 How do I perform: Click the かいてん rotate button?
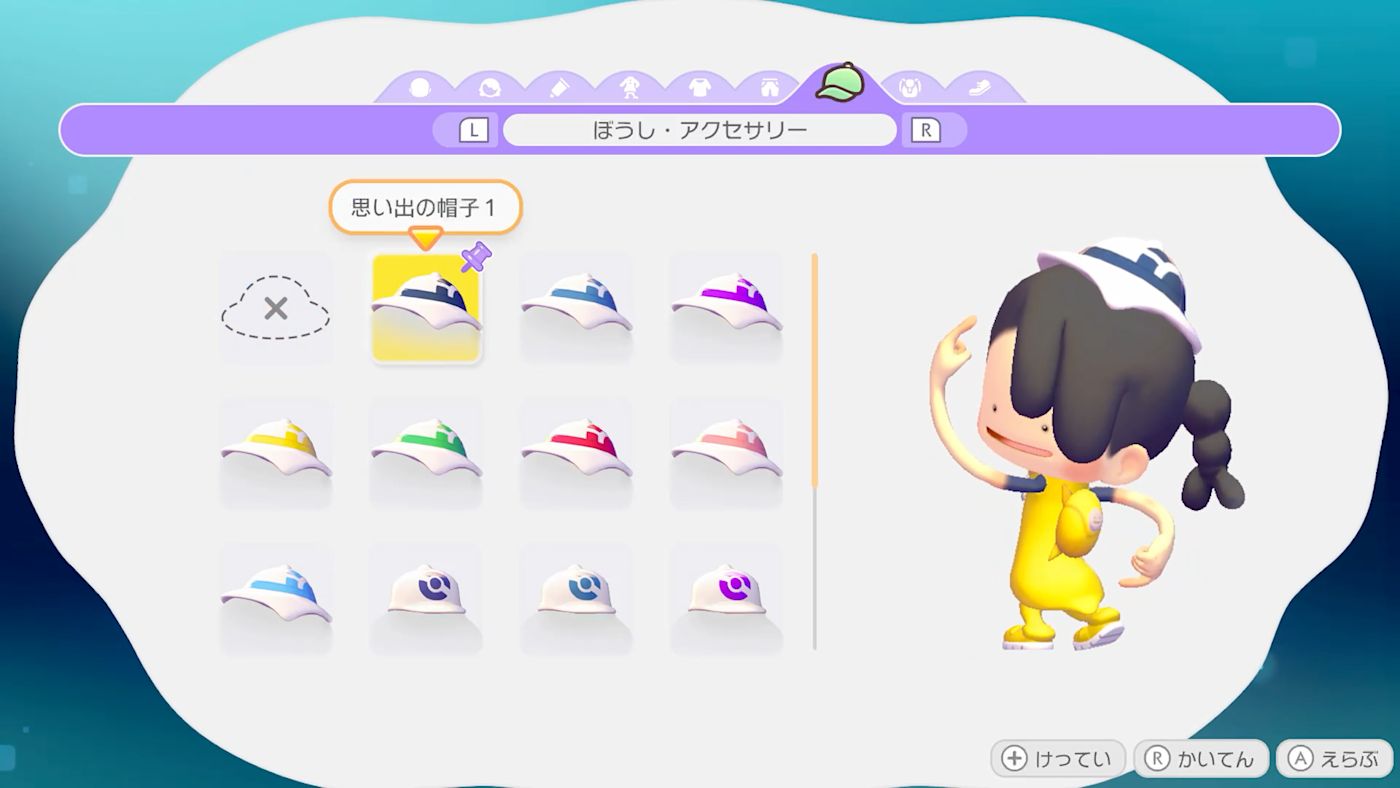(1200, 759)
